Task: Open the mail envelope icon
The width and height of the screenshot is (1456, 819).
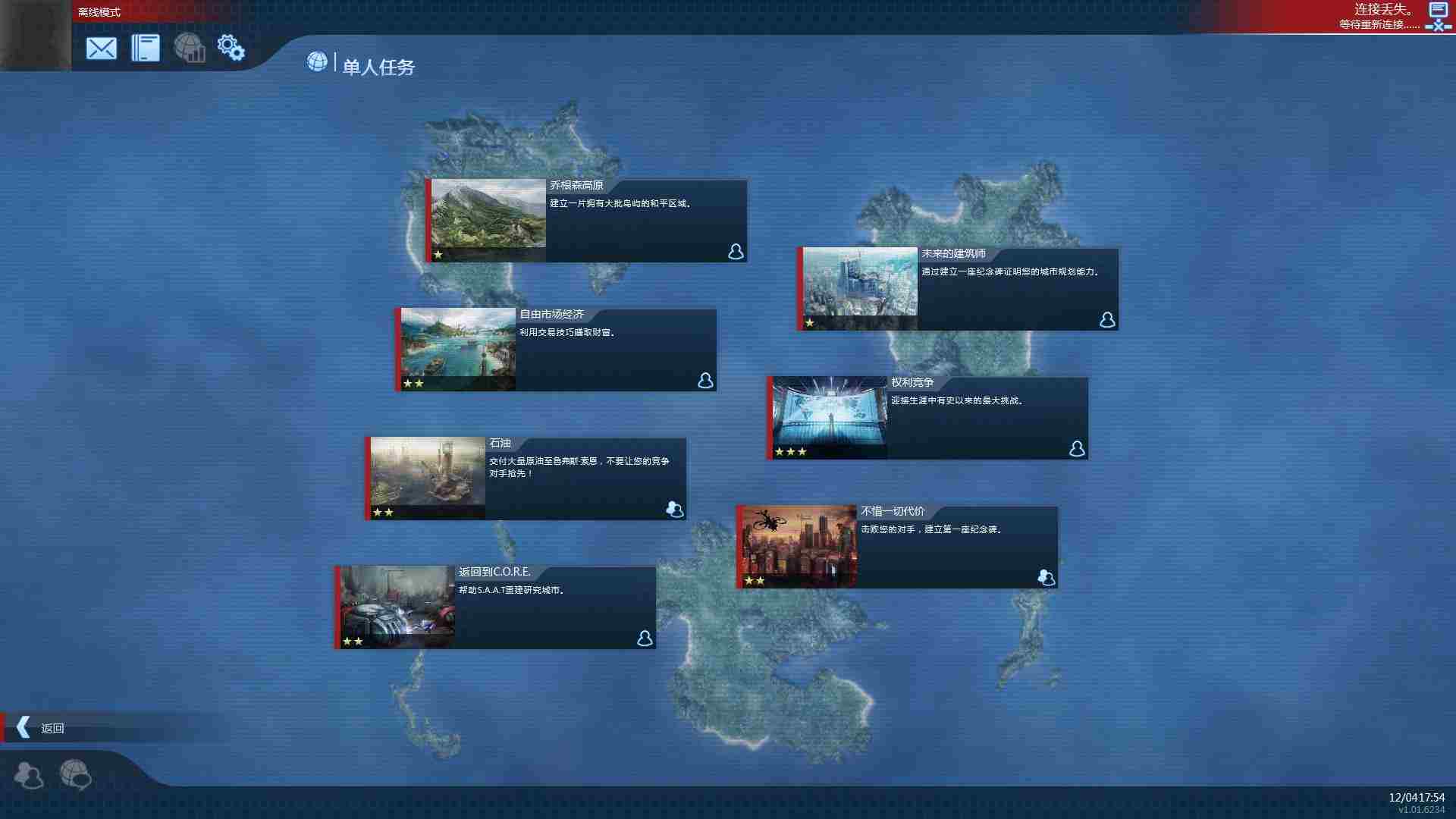Action: point(101,49)
